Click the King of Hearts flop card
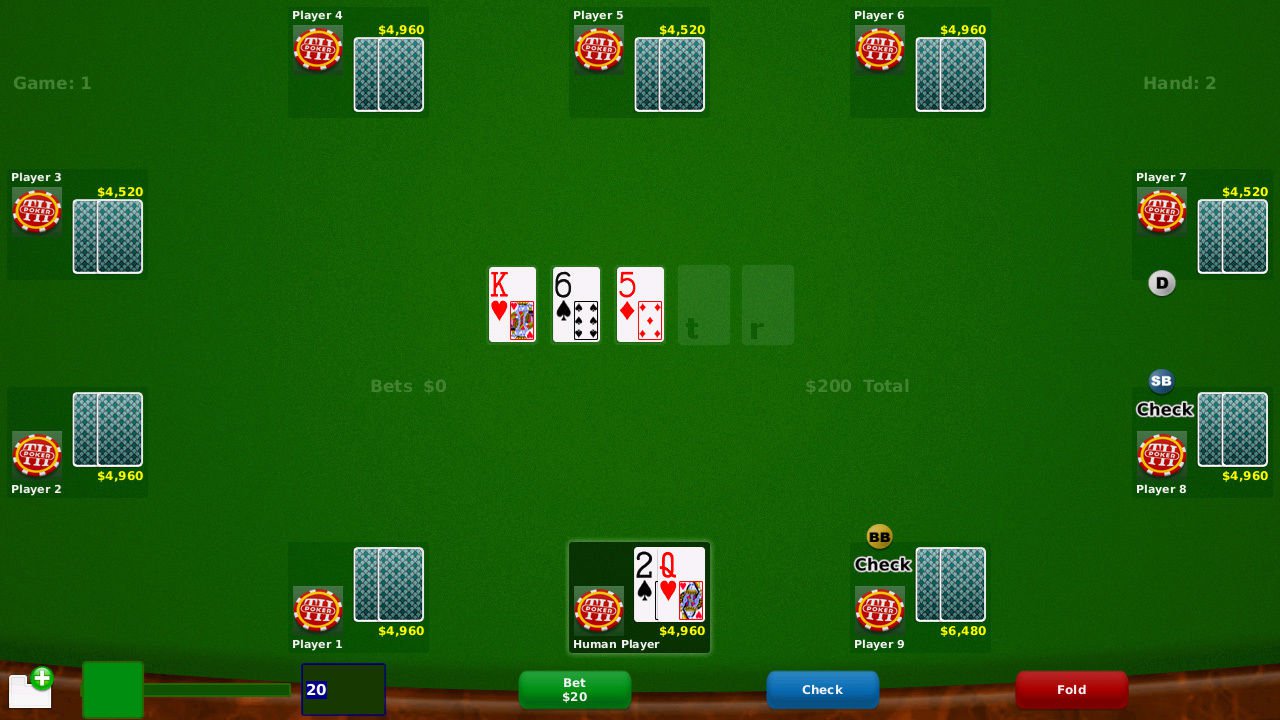The image size is (1280, 720). point(512,304)
